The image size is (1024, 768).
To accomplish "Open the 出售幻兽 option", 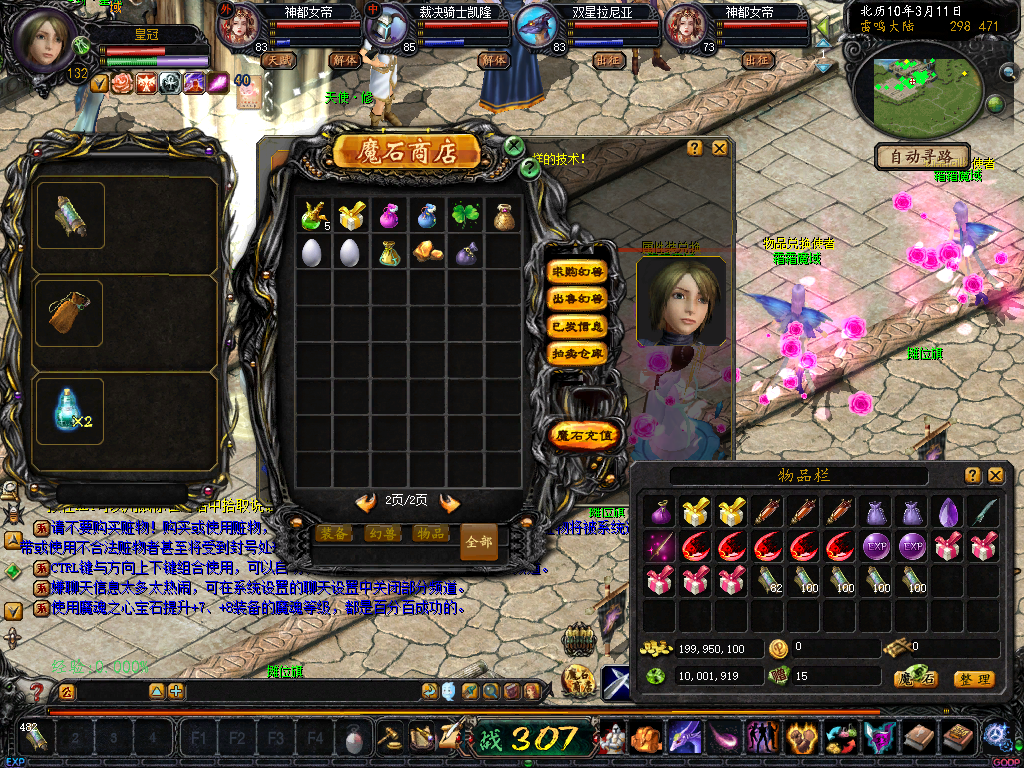I will coord(578,299).
